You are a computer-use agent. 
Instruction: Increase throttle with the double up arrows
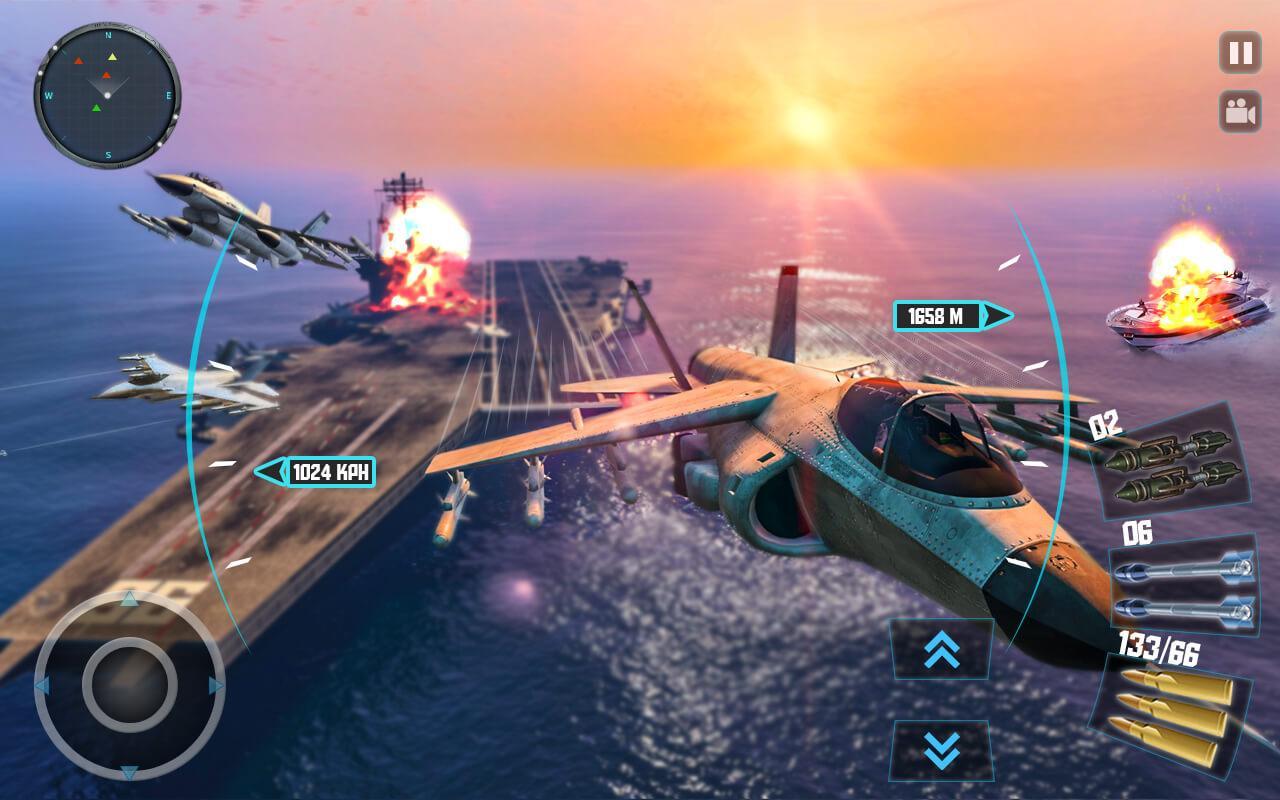941,651
